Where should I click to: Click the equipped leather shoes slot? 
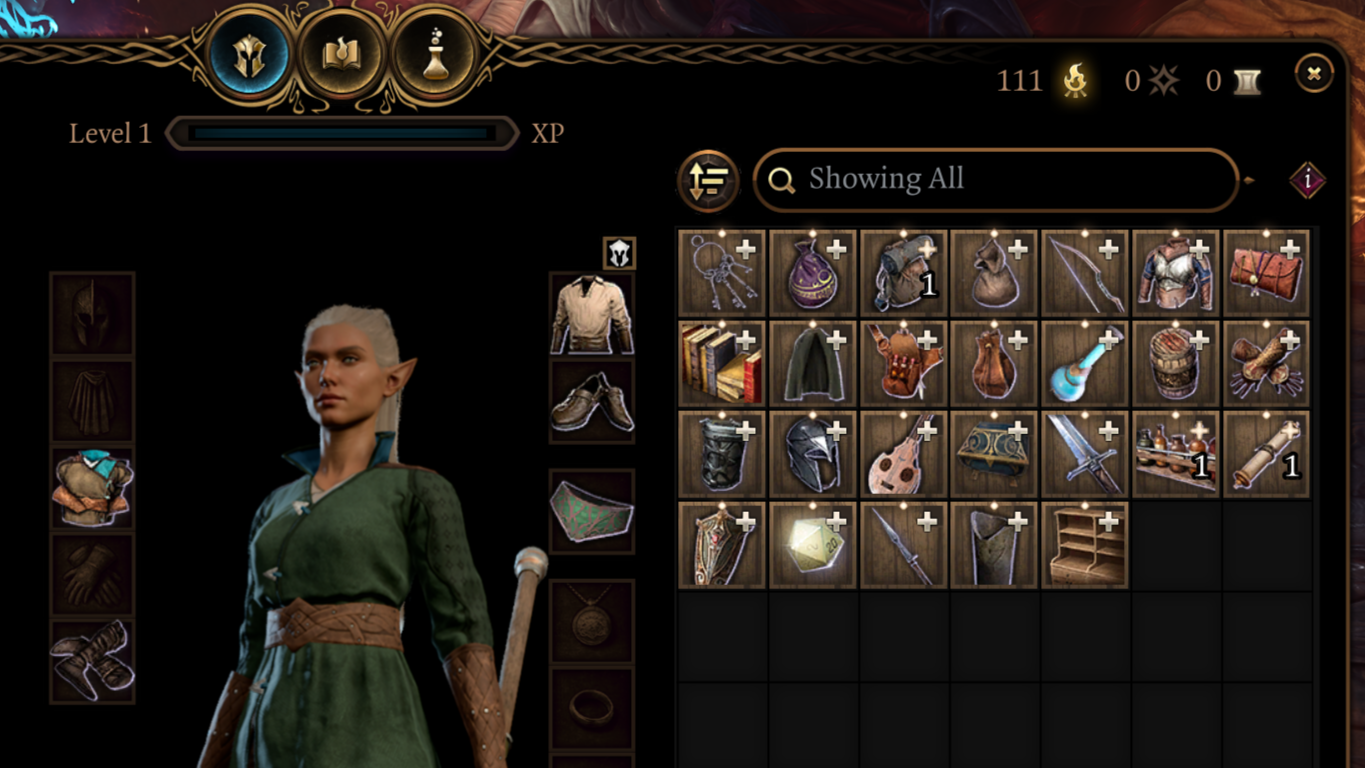[x=592, y=401]
